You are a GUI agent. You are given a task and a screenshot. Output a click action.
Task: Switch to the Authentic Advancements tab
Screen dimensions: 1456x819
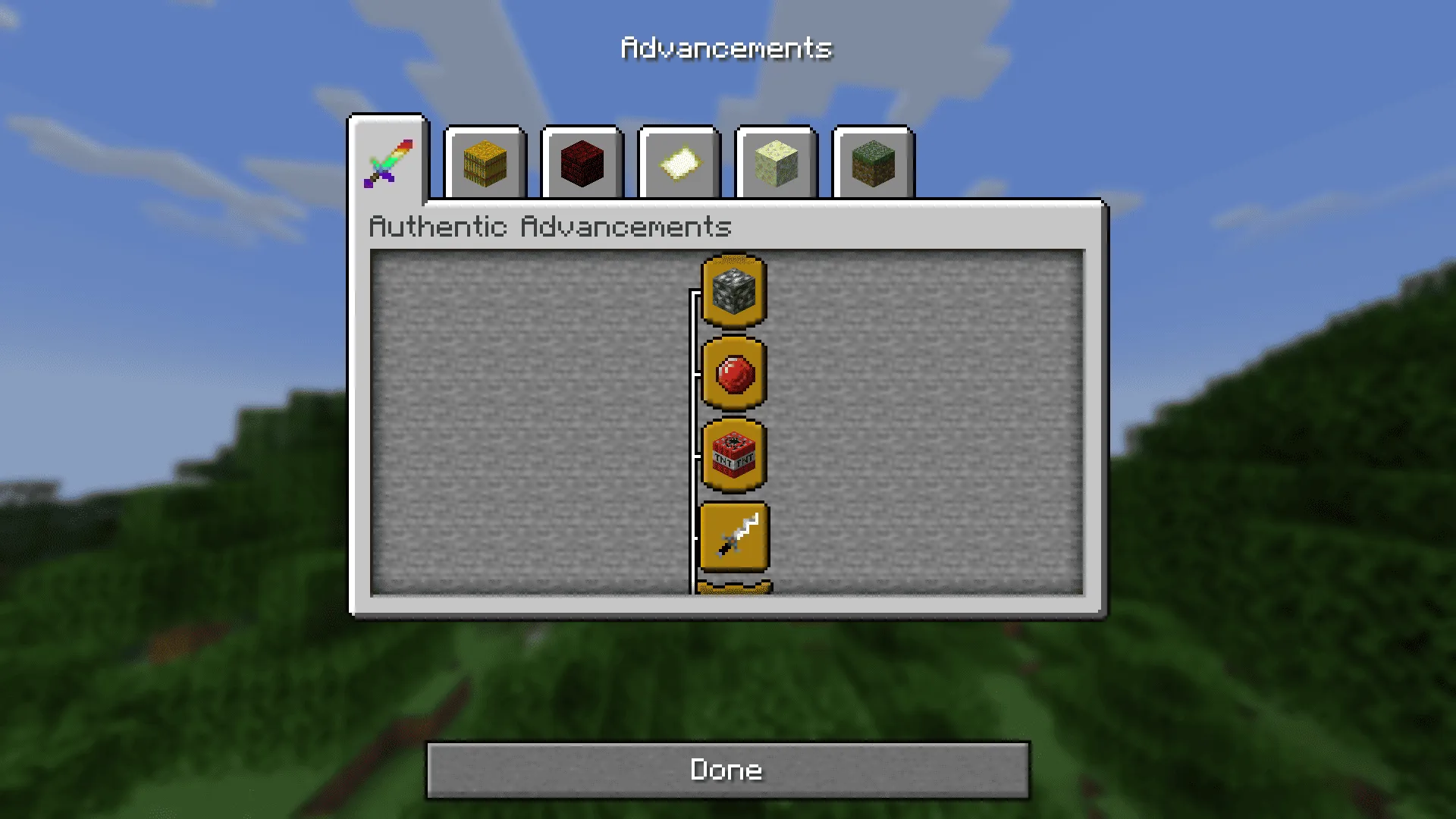coord(389,162)
